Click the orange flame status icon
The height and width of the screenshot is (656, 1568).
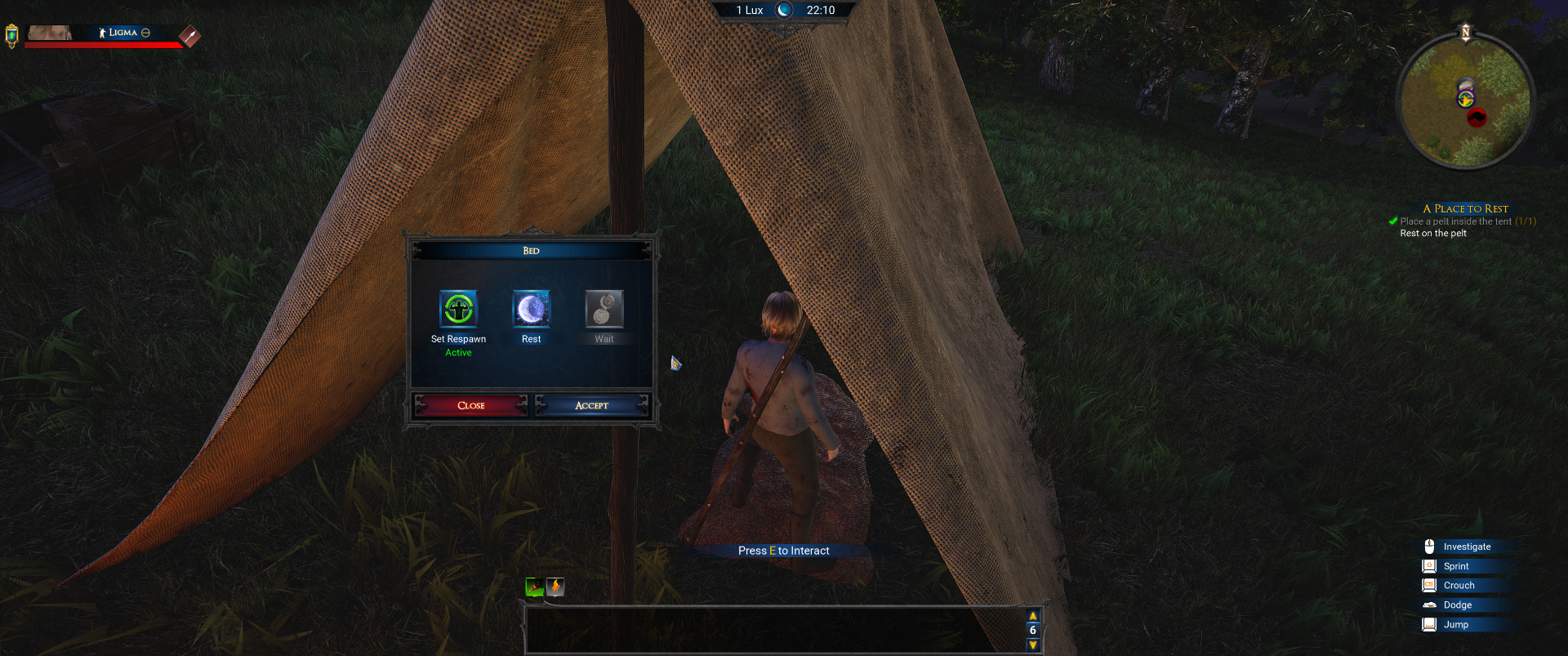click(555, 587)
